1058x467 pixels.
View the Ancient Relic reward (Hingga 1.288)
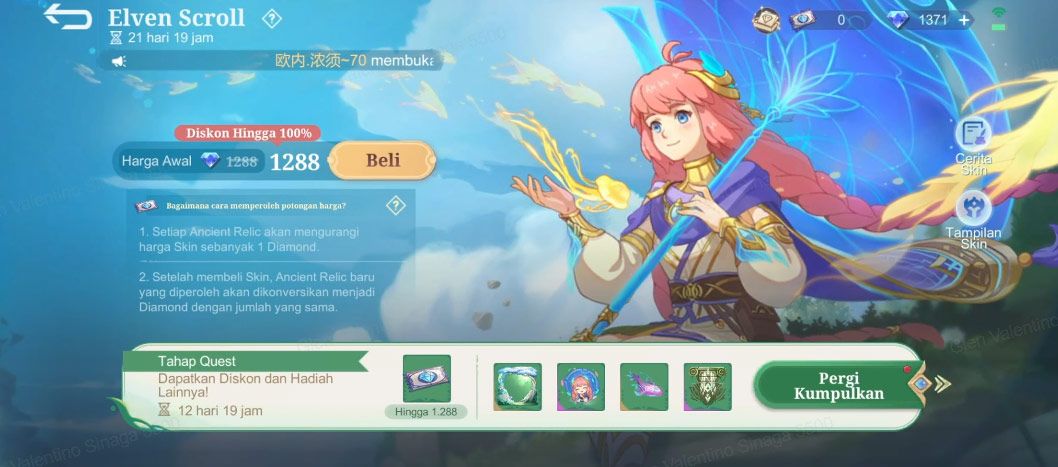point(427,380)
